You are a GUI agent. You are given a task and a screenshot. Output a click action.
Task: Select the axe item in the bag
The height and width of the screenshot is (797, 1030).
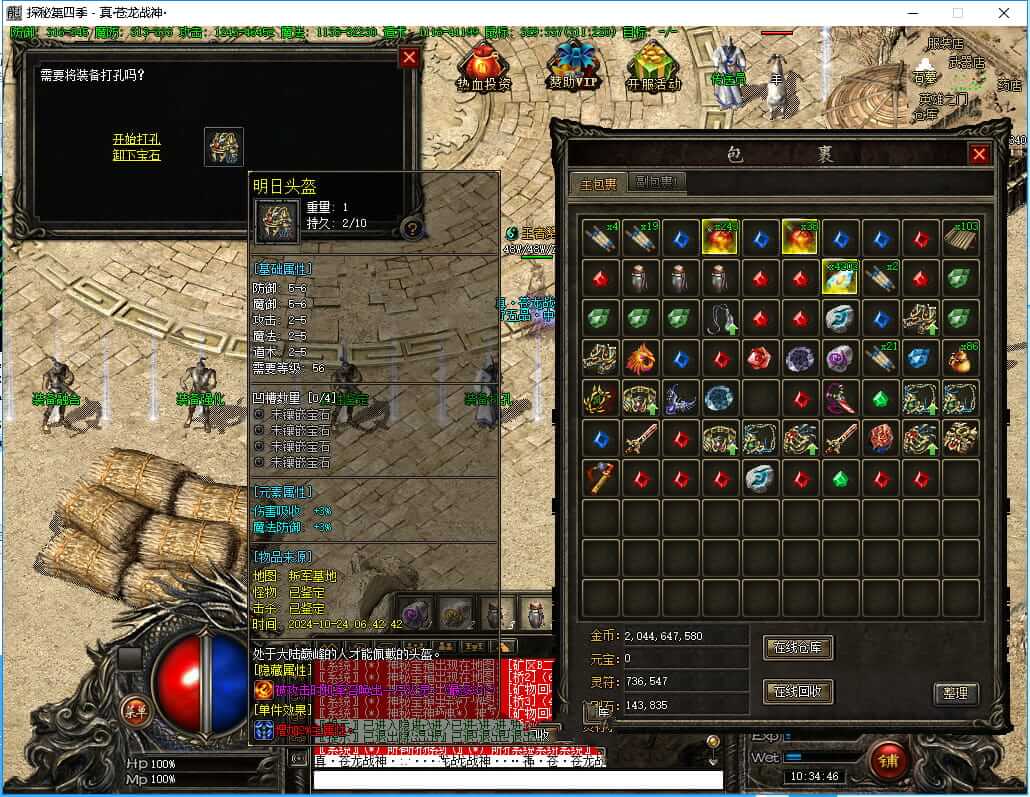tap(600, 478)
